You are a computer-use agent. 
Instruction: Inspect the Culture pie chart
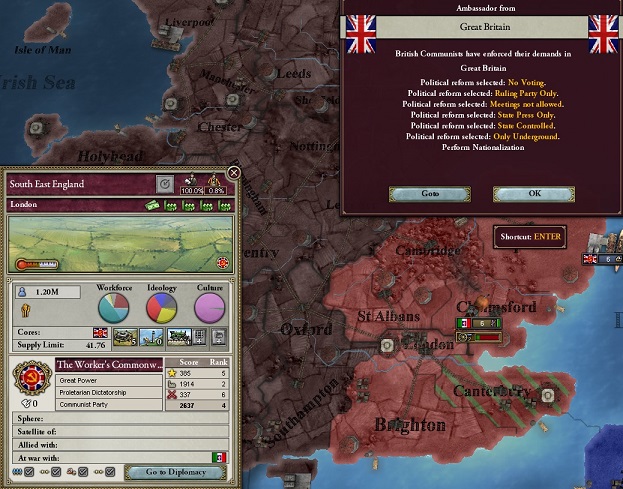tap(208, 309)
